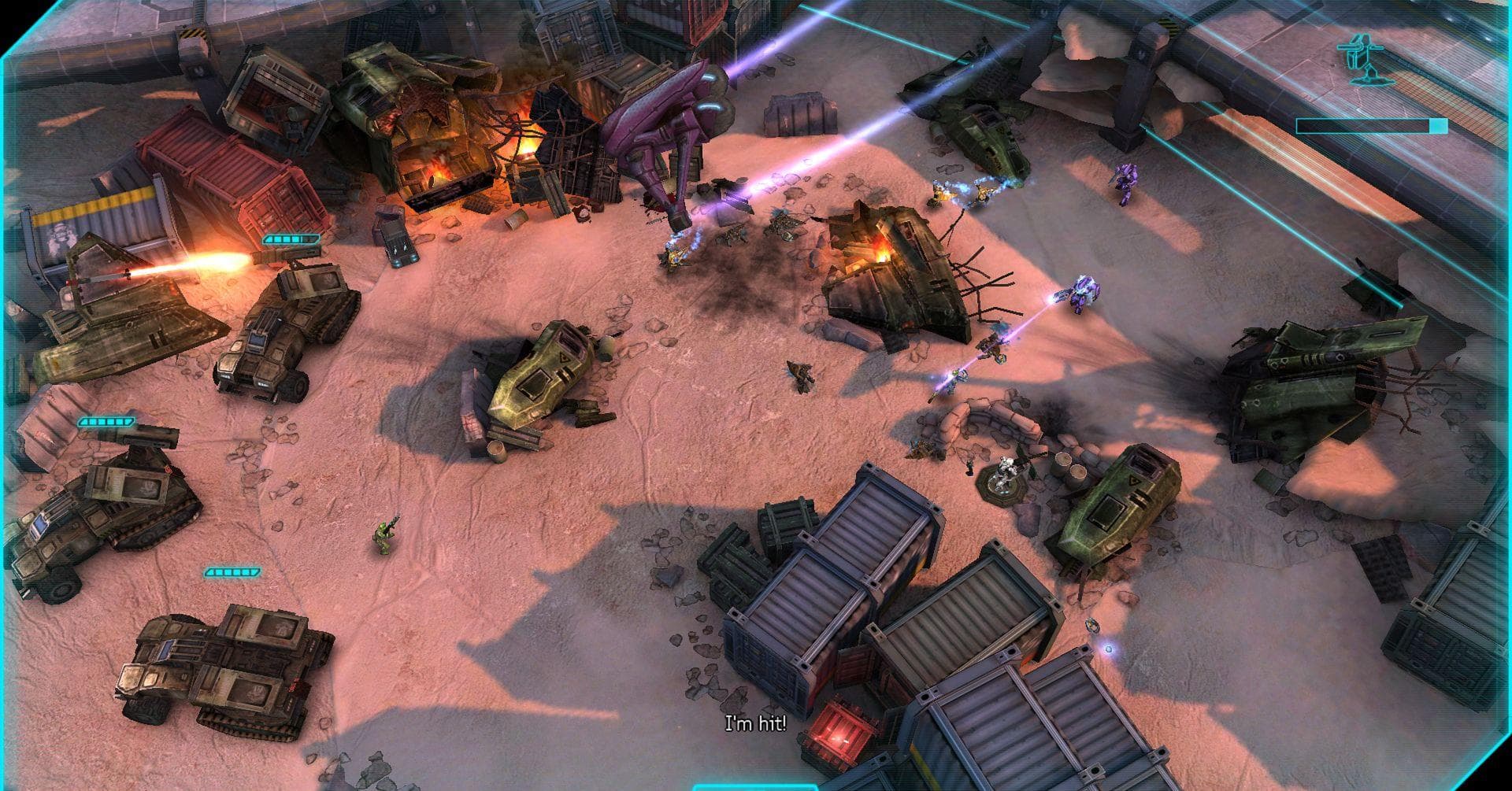This screenshot has height=791, width=1512.
Task: Click the machine gun turret weapon icon
Action: (1365, 60)
